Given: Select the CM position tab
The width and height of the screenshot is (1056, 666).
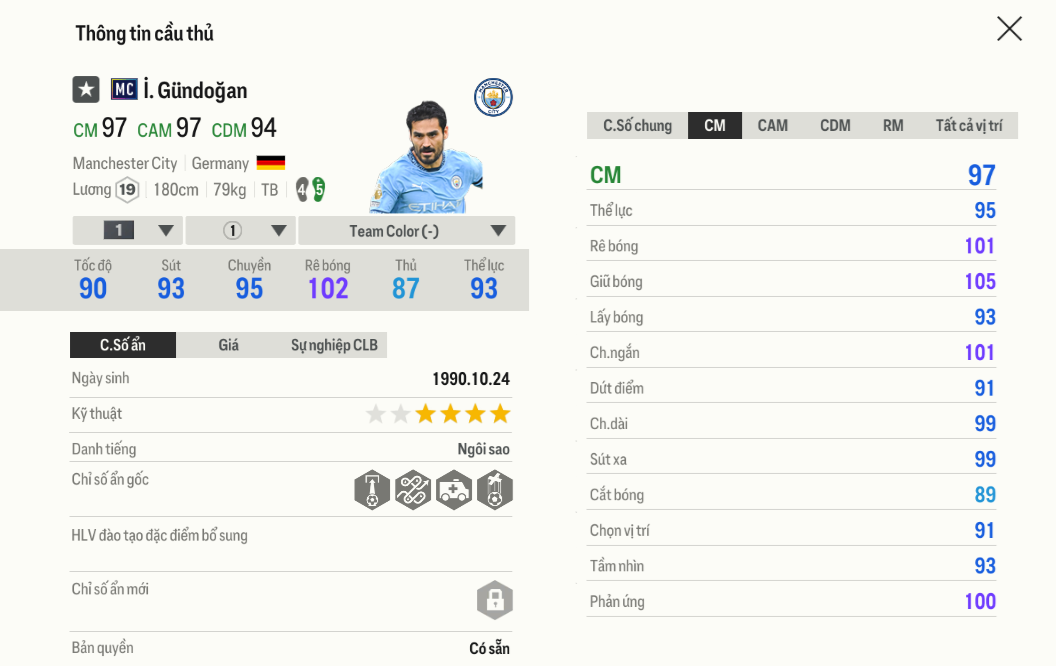Looking at the screenshot, I should click(715, 126).
